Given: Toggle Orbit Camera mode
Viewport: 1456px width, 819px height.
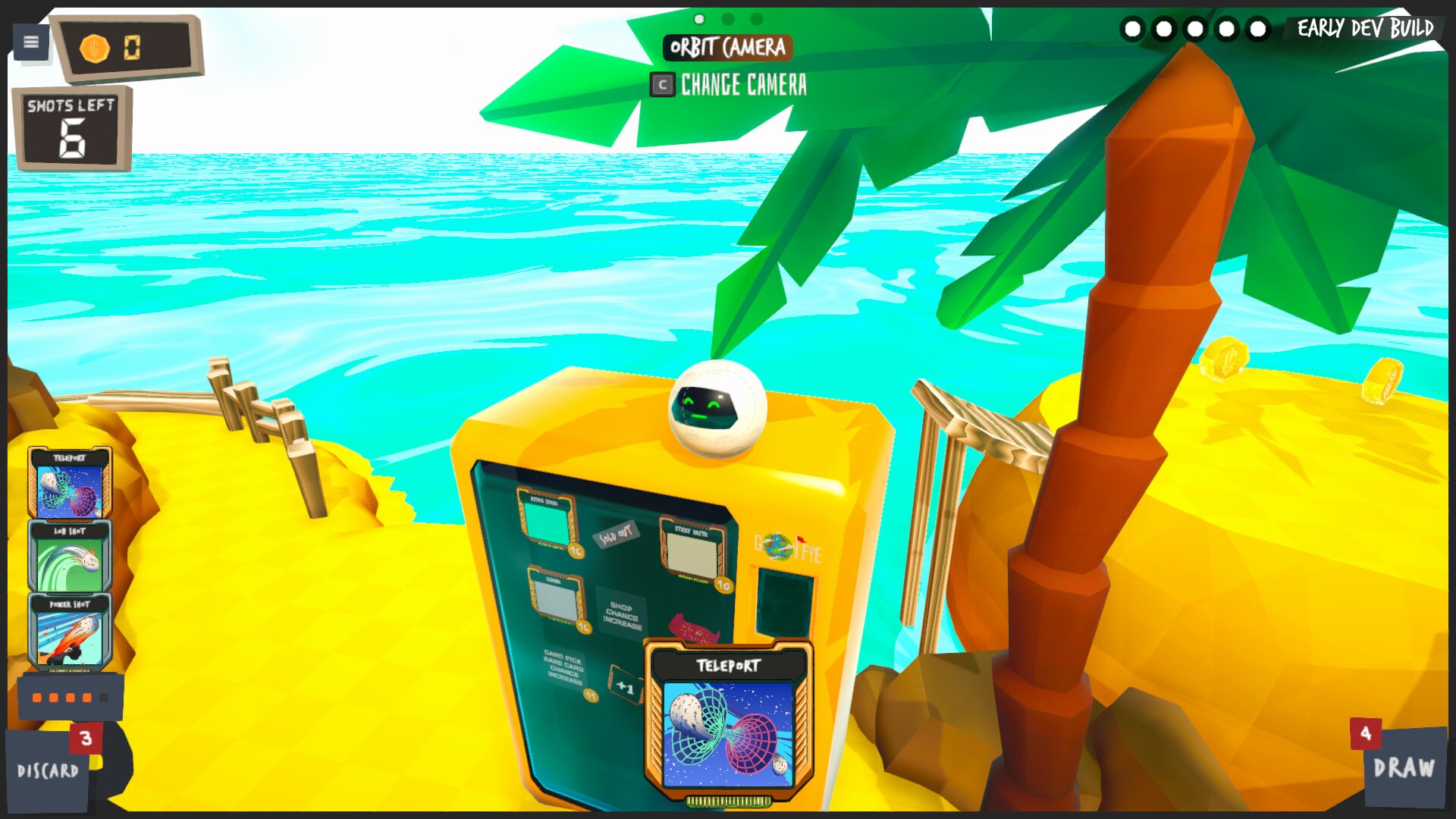Looking at the screenshot, I should (729, 47).
